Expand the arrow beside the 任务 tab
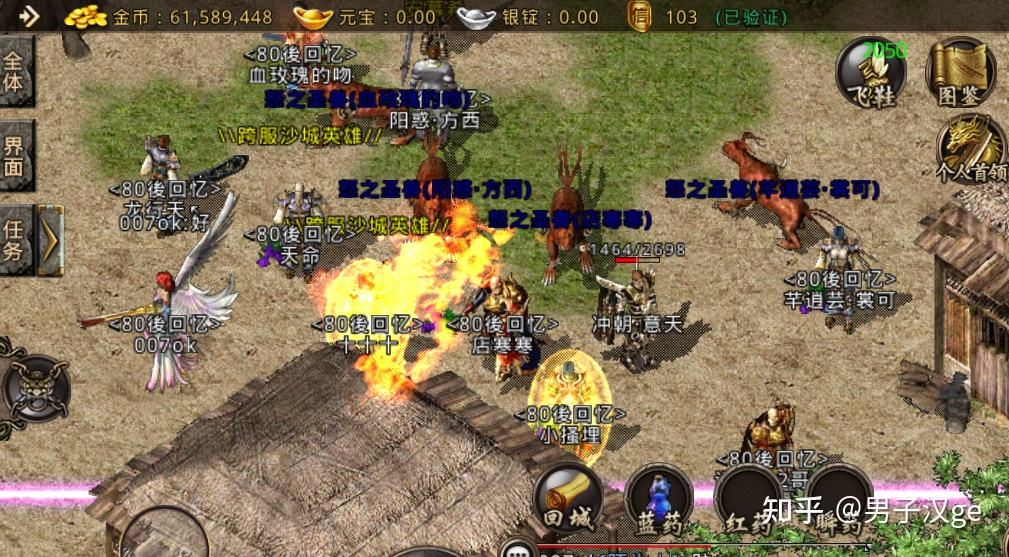Screen dimensions: 1009x557 50,240
